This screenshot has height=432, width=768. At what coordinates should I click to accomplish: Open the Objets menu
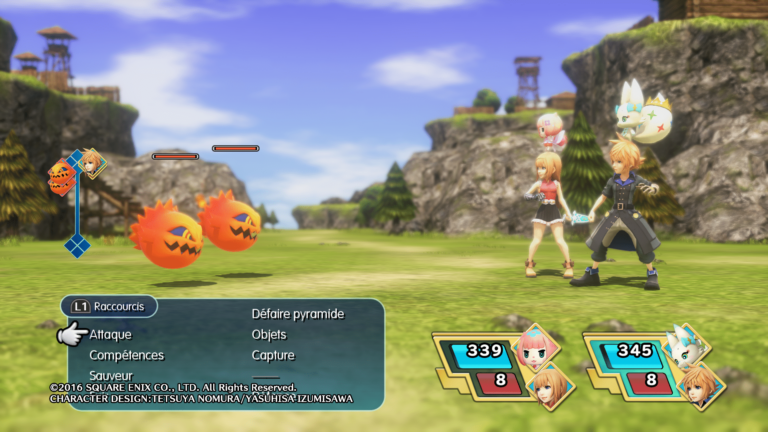[x=269, y=335]
